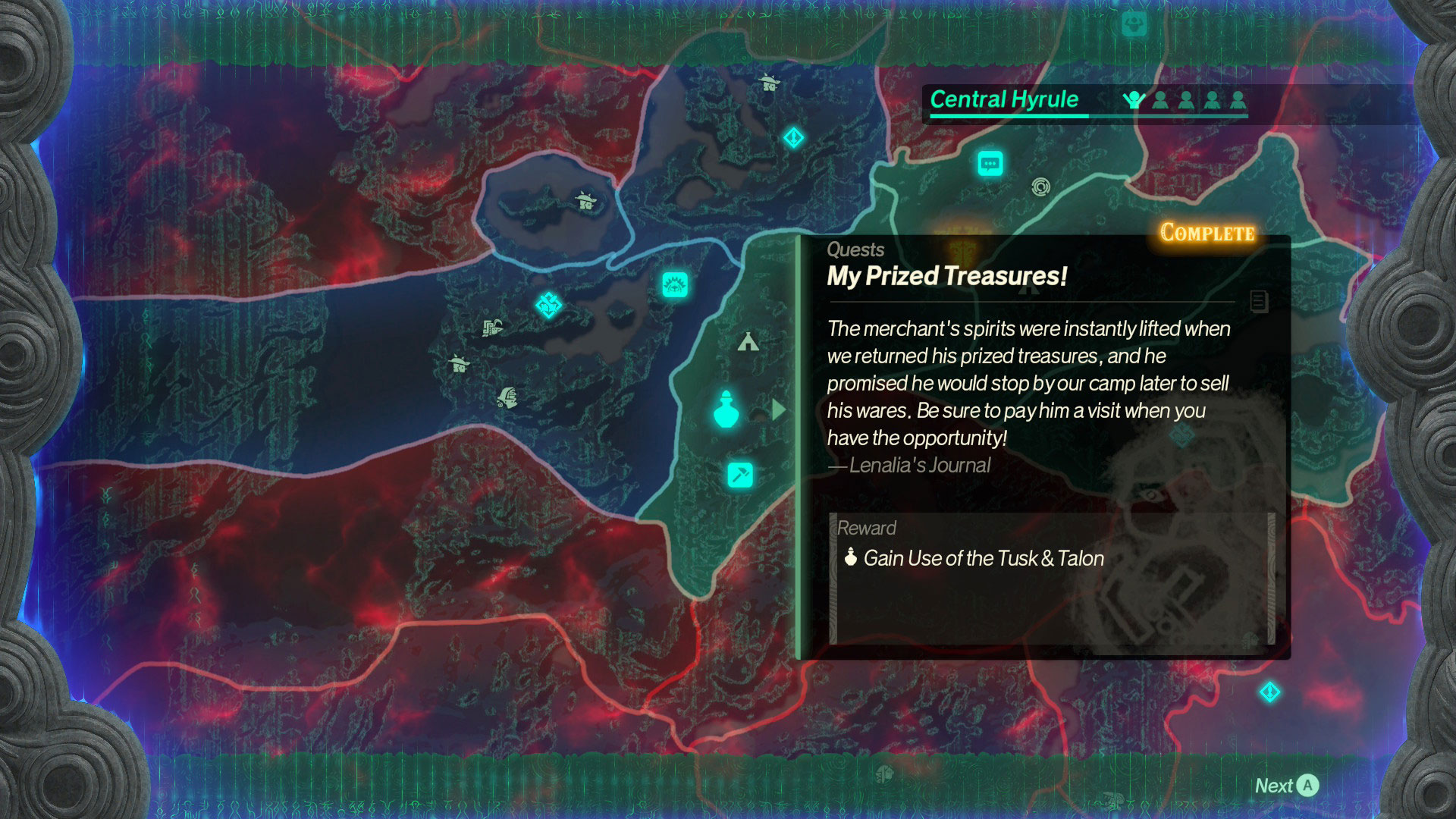Screen dimensions: 1456x819
Task: Select the Central Hyrule region header
Action: pyautogui.click(x=1004, y=99)
